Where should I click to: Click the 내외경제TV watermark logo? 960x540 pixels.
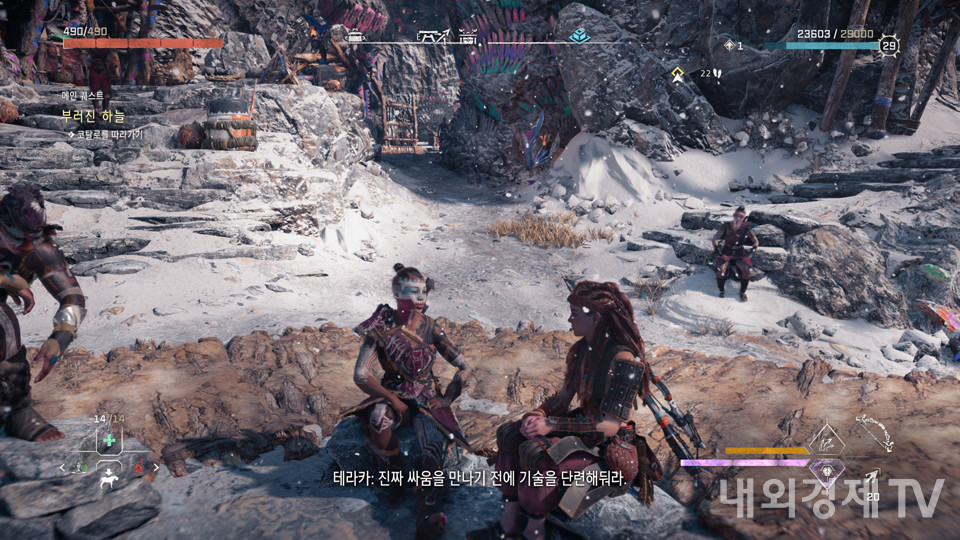(830, 497)
